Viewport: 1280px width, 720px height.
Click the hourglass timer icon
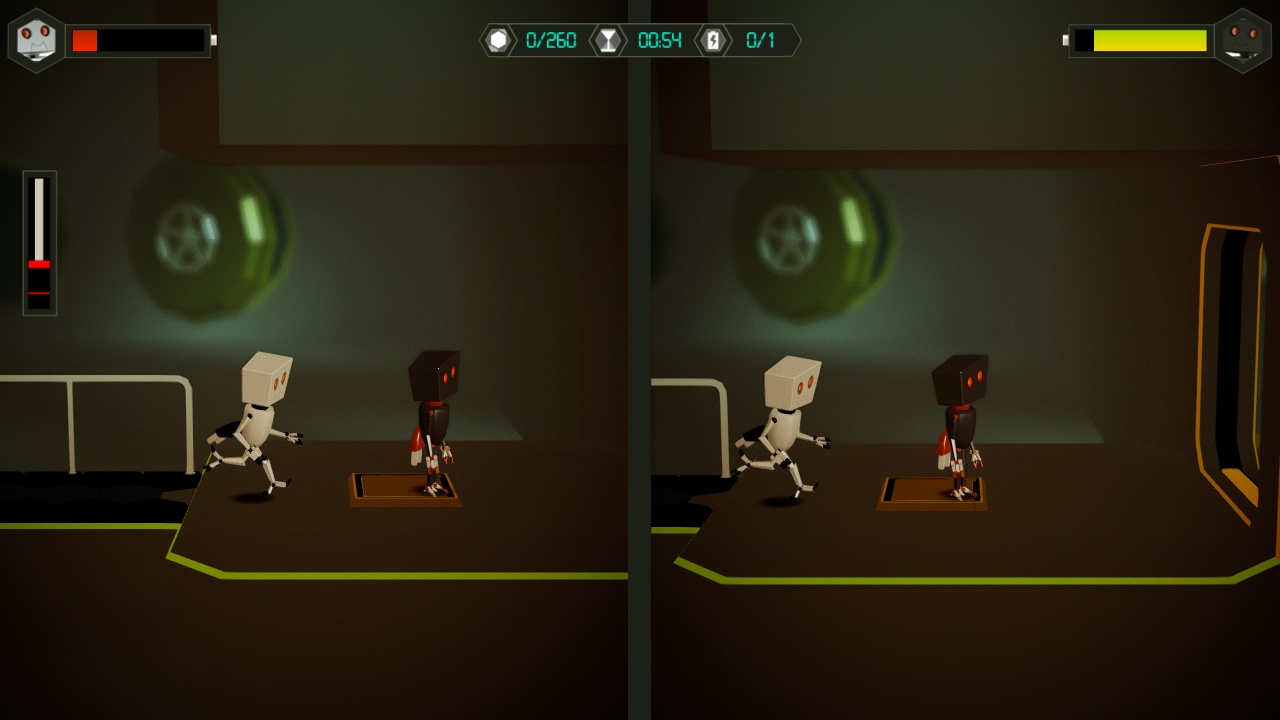[608, 41]
